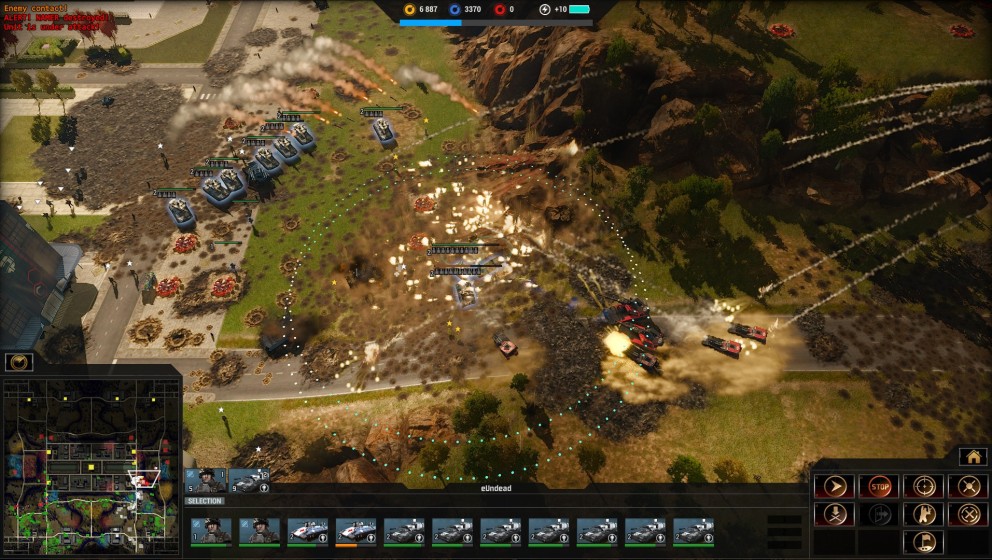Screen dimensions: 992x560
Task: Activate the soldier command icon
Action: point(923,514)
